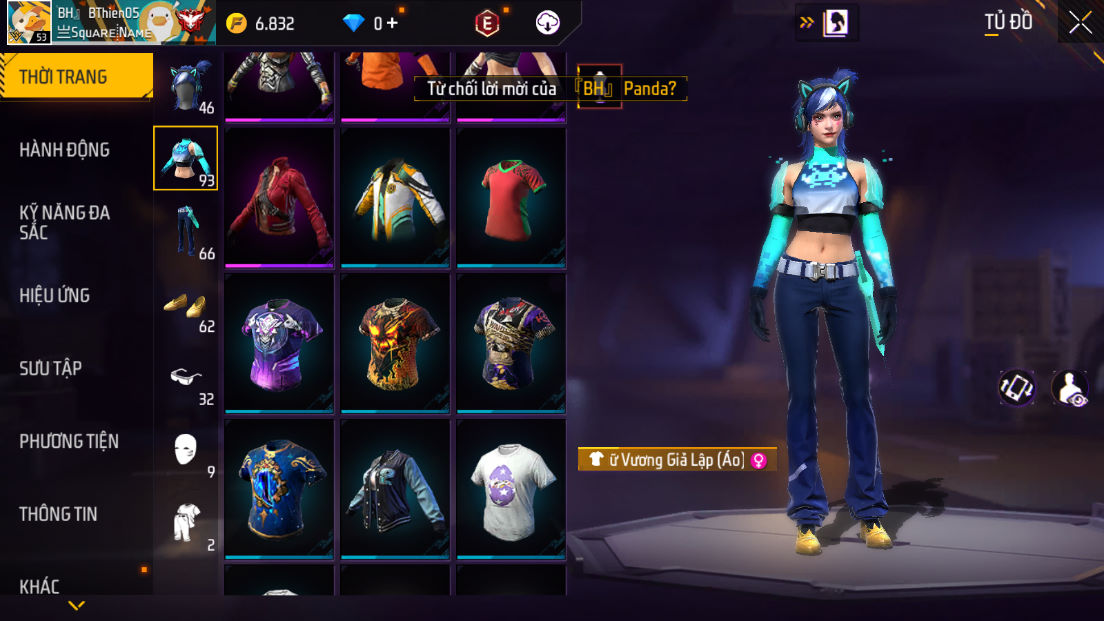Equip the dark varsity jacket
Viewport: 1104px width, 621px height.
tap(395, 488)
